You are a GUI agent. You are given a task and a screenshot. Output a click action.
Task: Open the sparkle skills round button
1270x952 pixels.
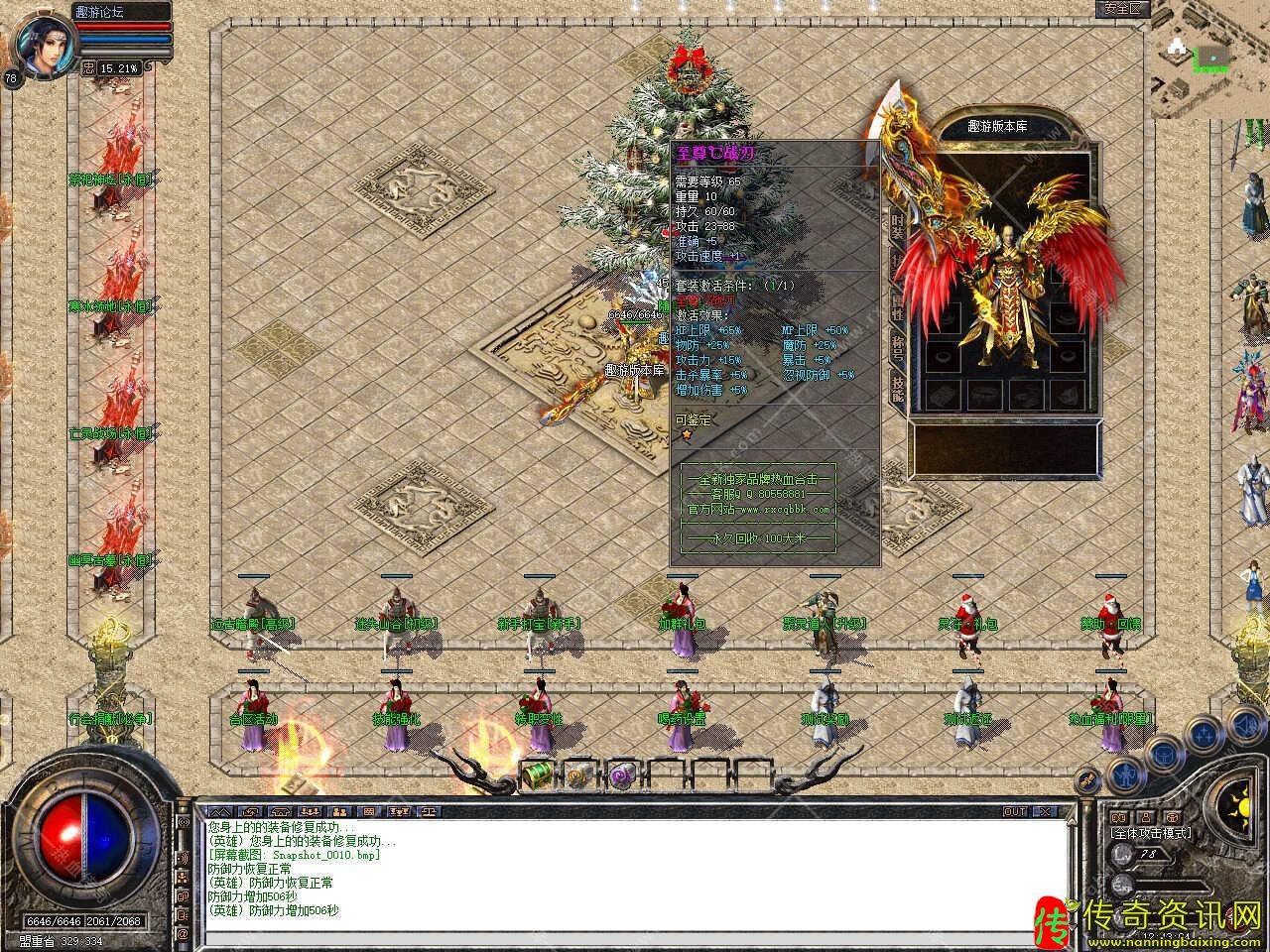pyautogui.click(x=1204, y=734)
